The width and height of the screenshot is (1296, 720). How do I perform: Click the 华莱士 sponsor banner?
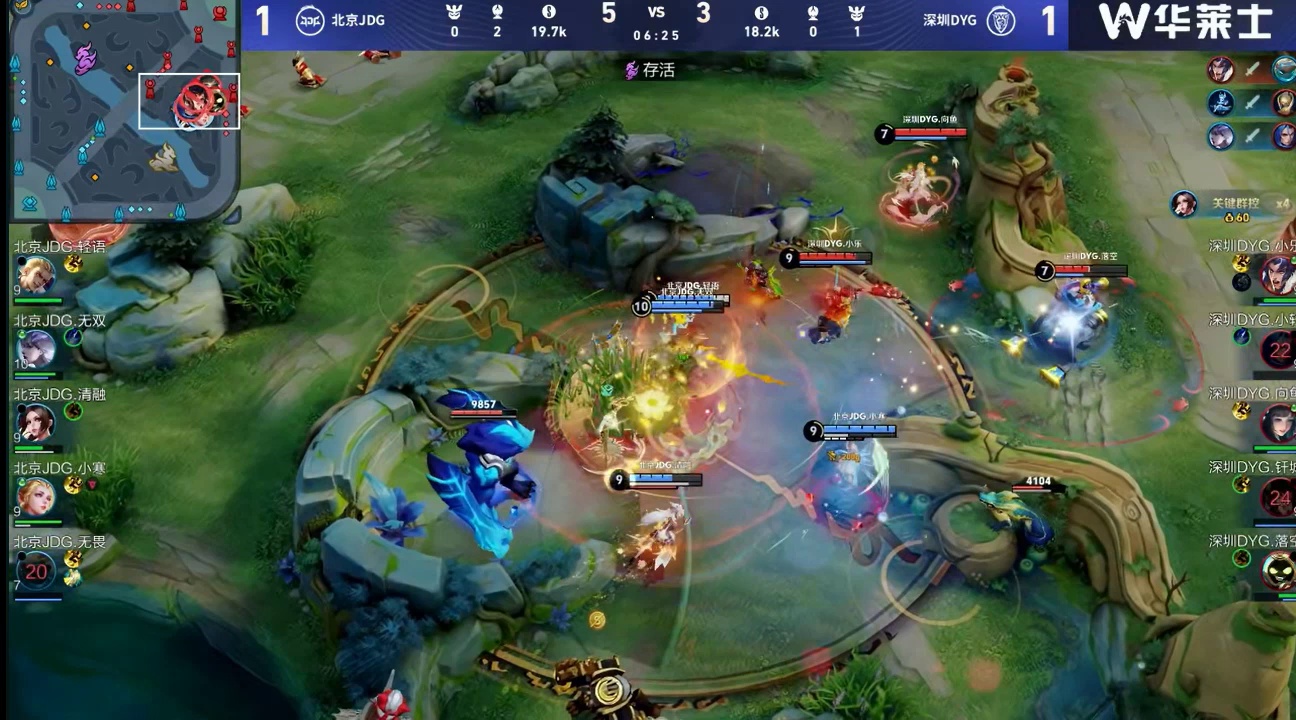tap(1183, 22)
